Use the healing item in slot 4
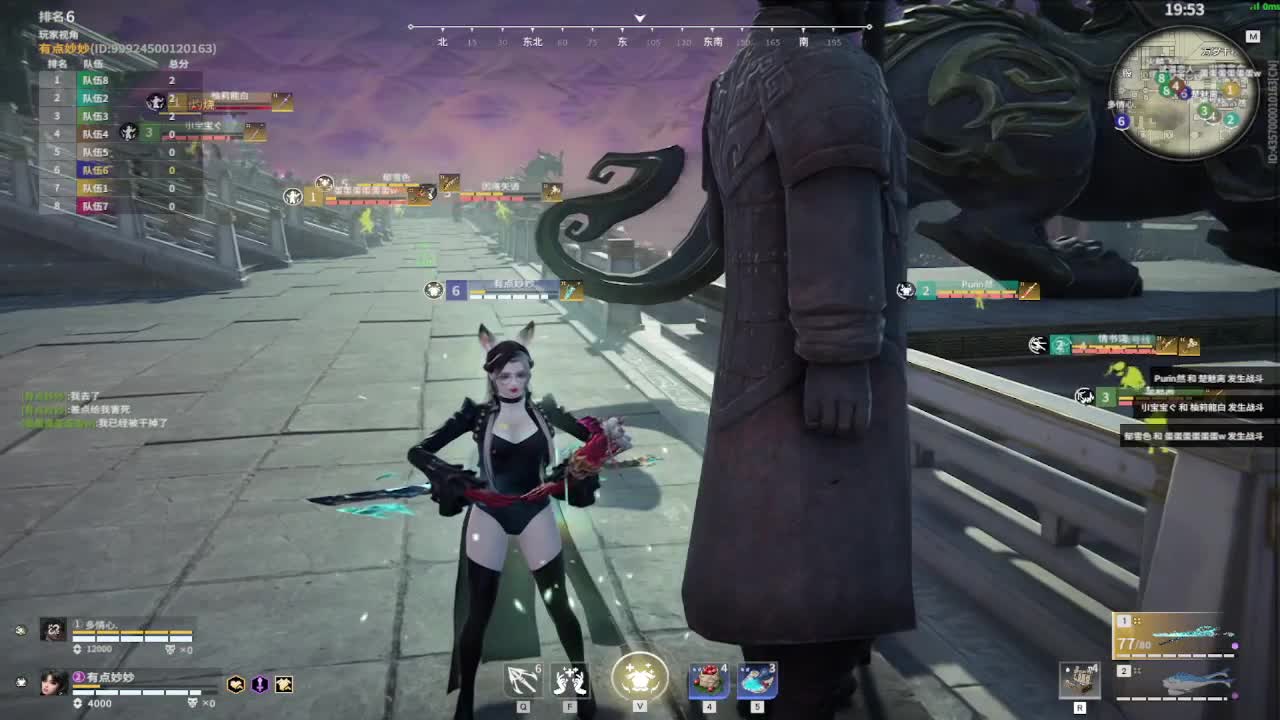This screenshot has height=720, width=1280. tap(708, 681)
